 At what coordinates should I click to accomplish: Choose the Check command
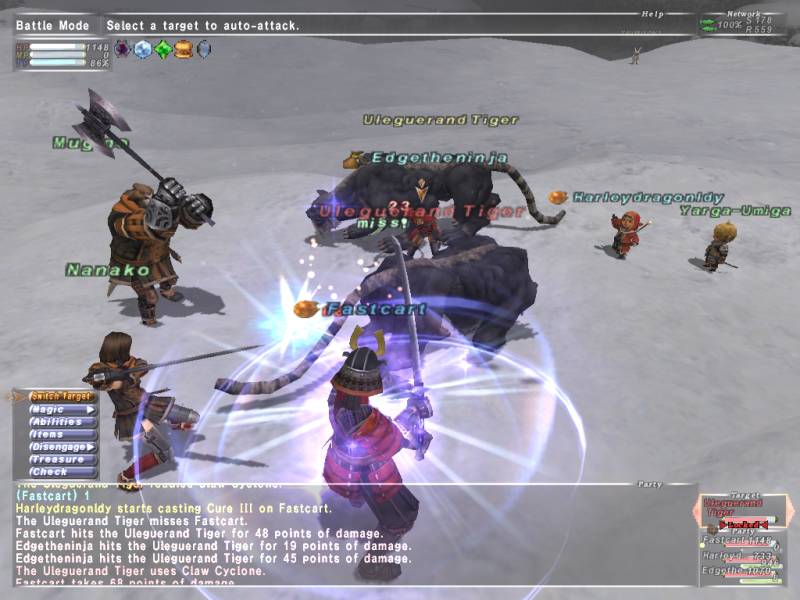60,472
